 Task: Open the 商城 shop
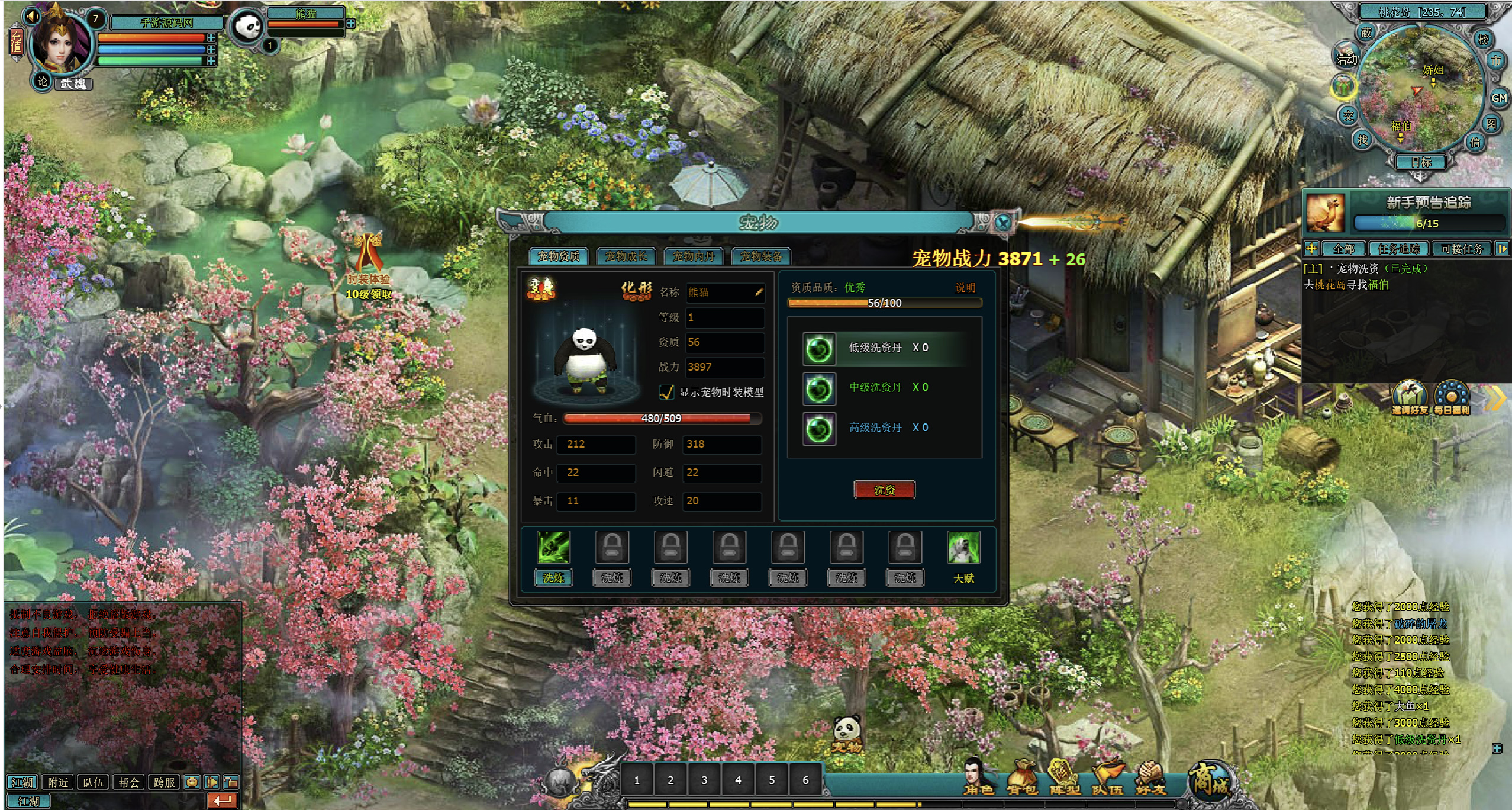coord(1210,780)
